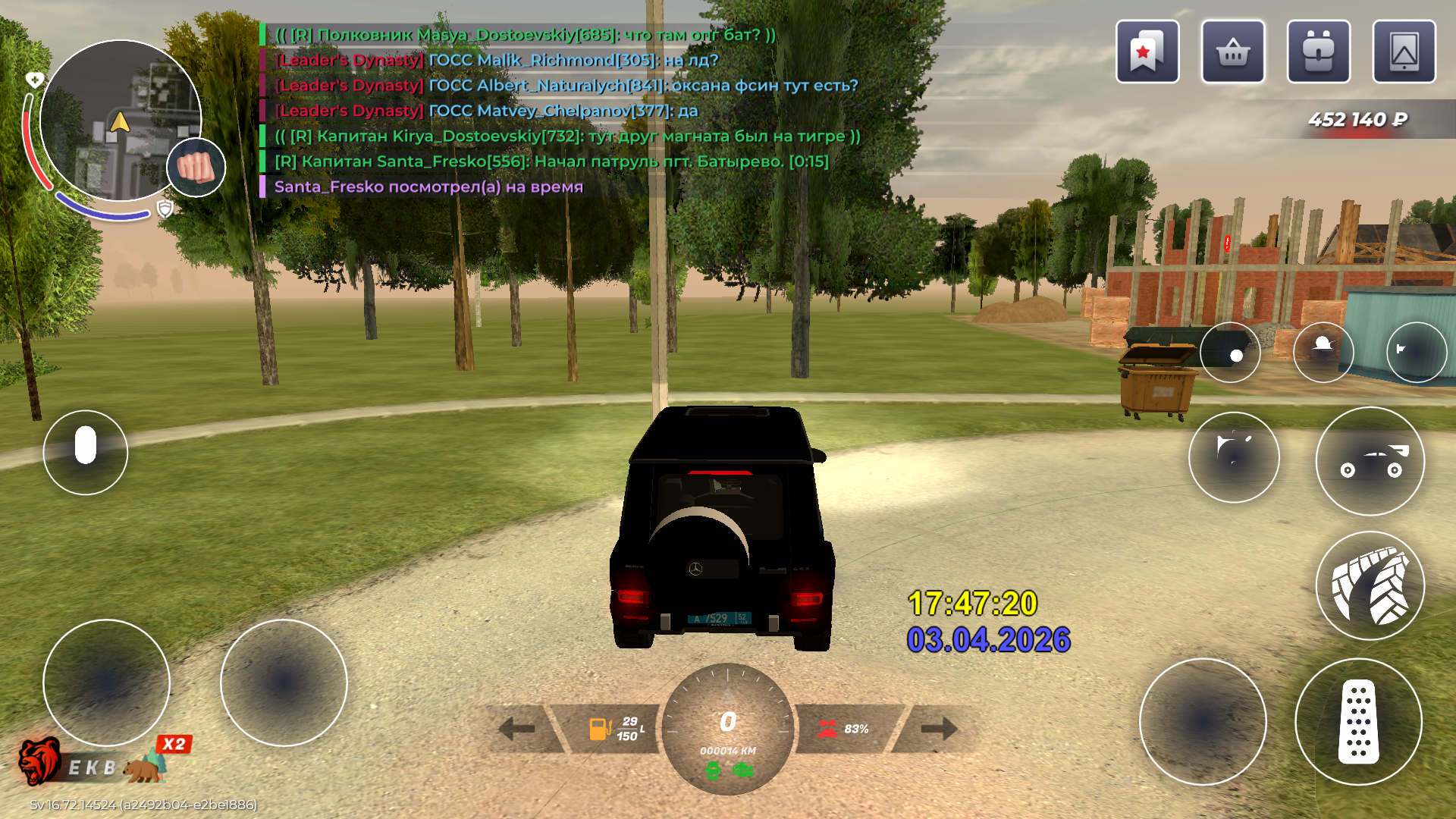Tap the tire tracks button
Image resolution: width=1456 pixels, height=819 pixels.
(x=1370, y=586)
